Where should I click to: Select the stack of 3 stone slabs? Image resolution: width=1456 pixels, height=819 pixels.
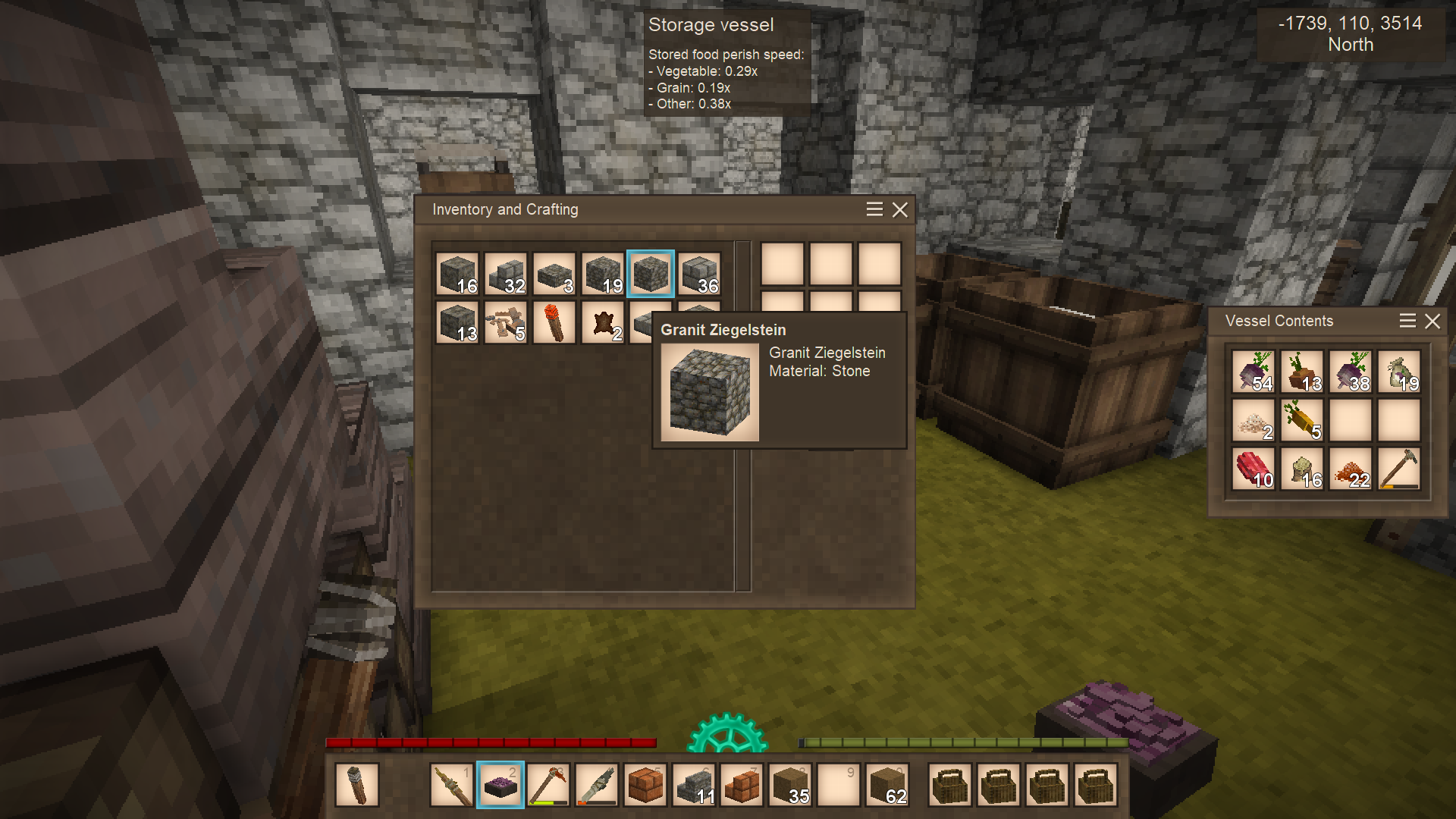[554, 274]
